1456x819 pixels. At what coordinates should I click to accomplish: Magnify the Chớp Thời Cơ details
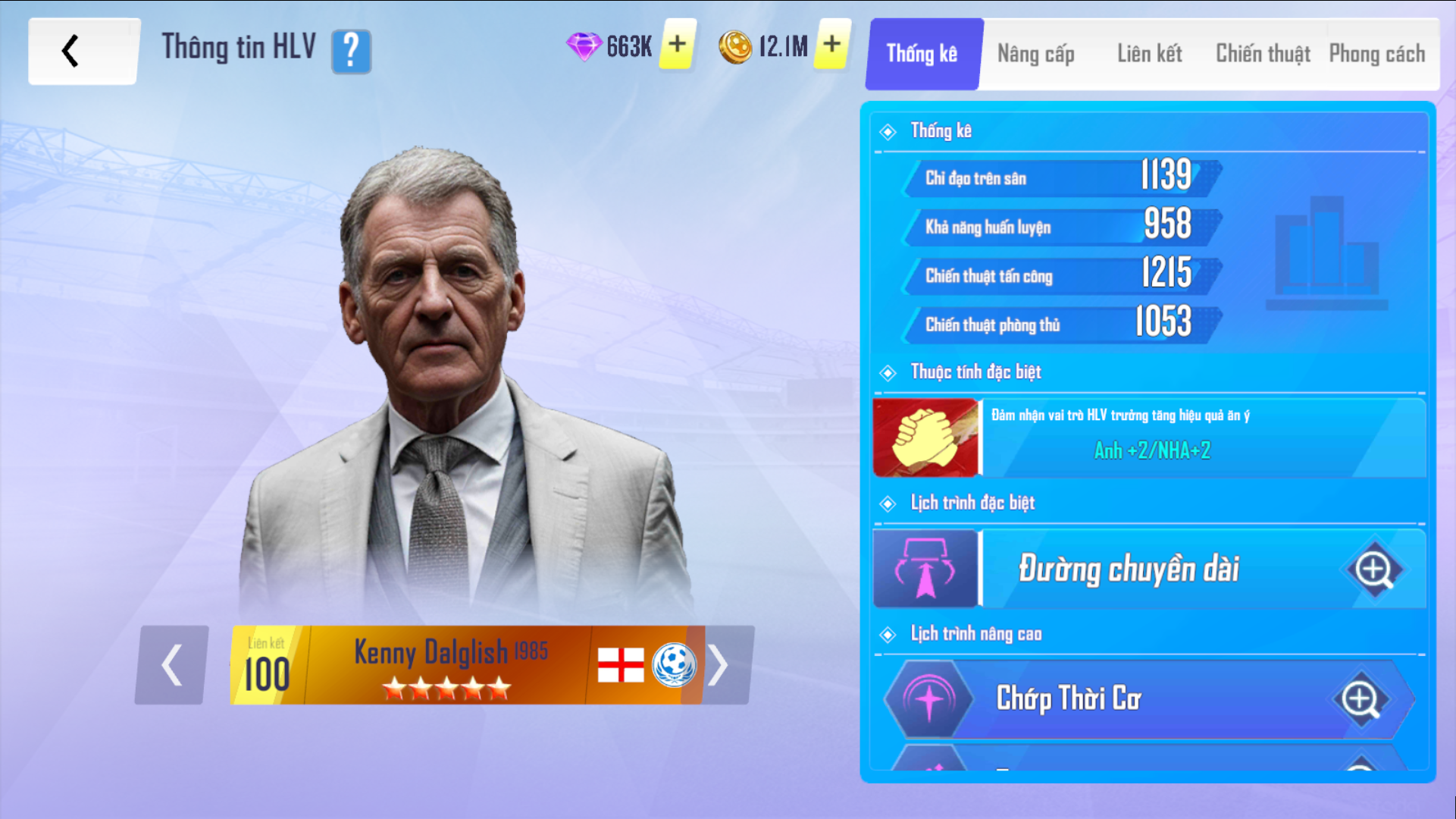tap(1360, 699)
